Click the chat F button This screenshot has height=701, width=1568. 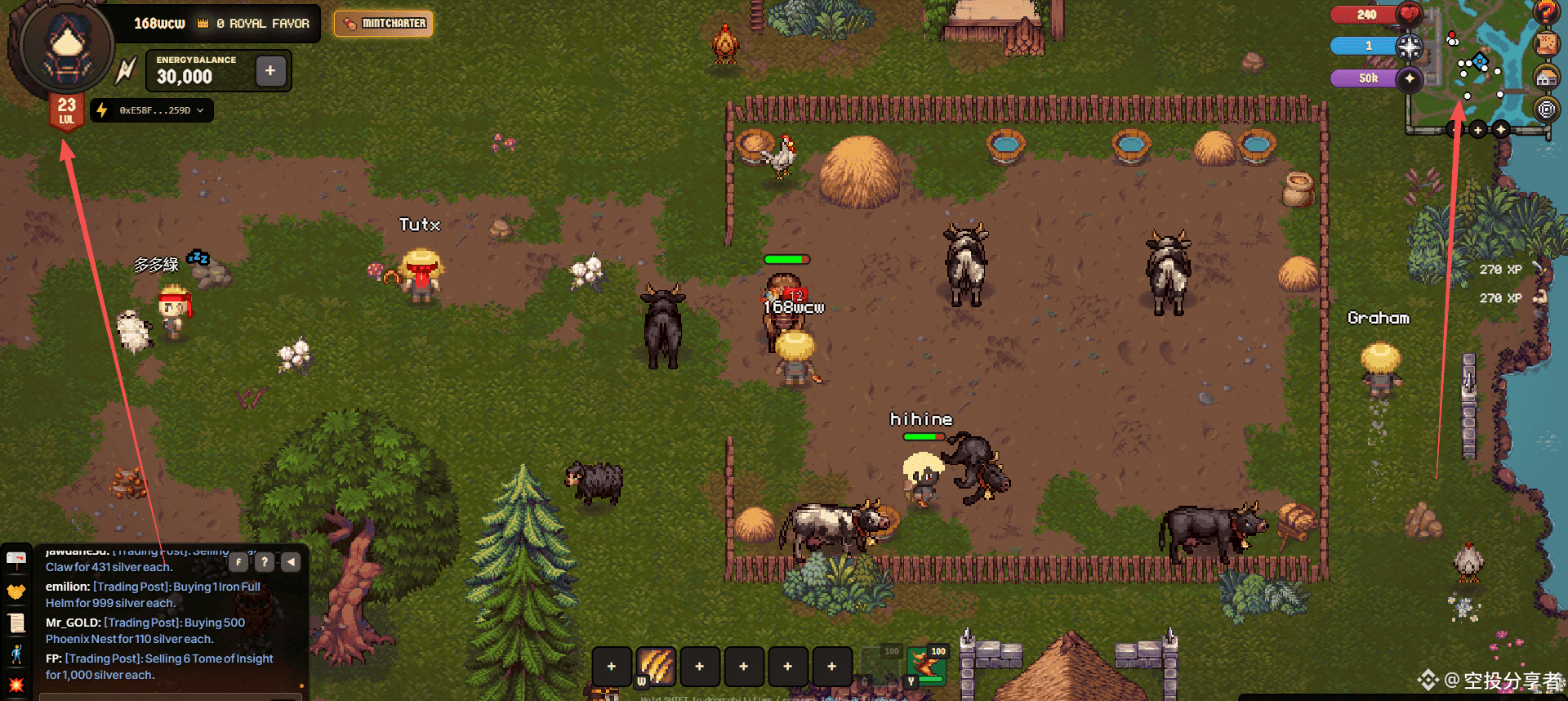tap(238, 562)
